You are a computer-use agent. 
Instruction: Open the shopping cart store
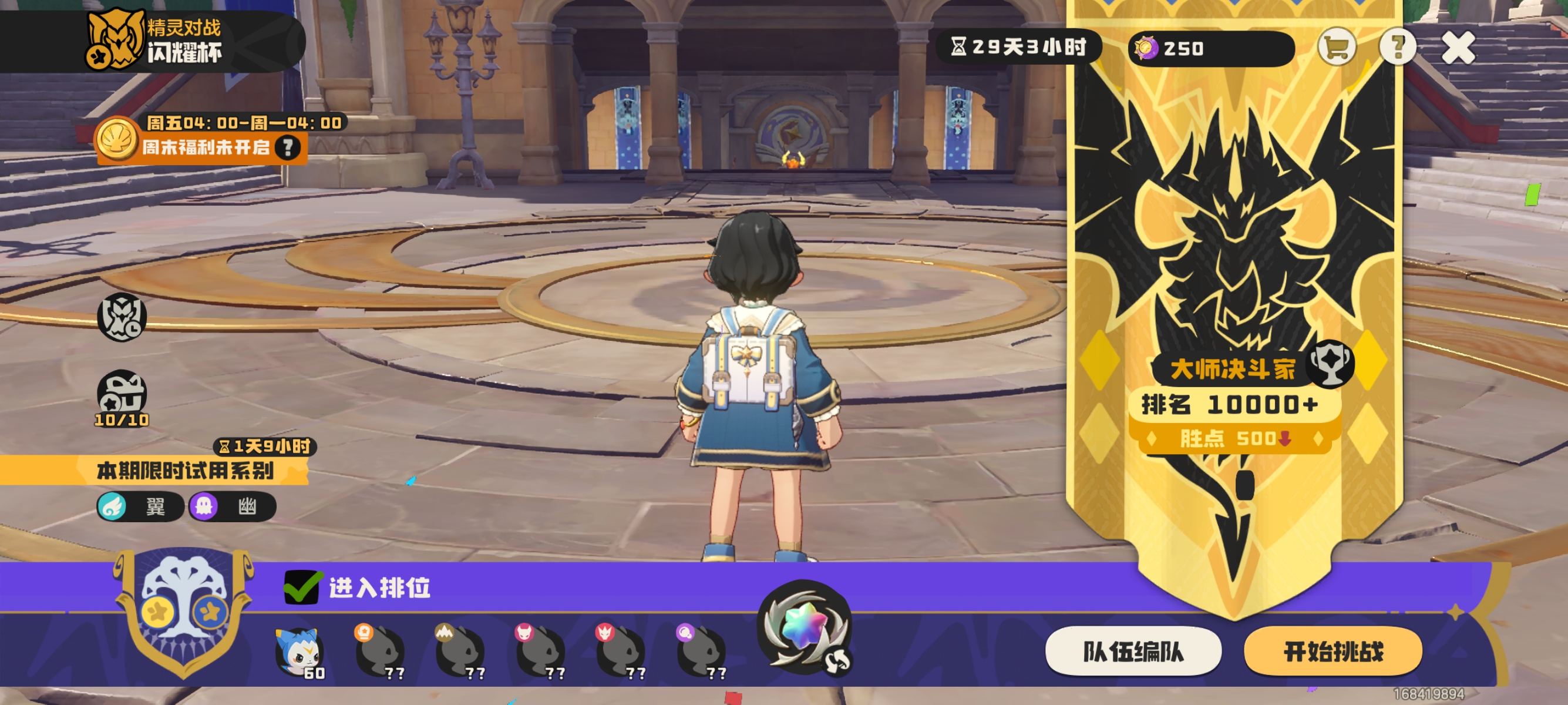[x=1336, y=46]
